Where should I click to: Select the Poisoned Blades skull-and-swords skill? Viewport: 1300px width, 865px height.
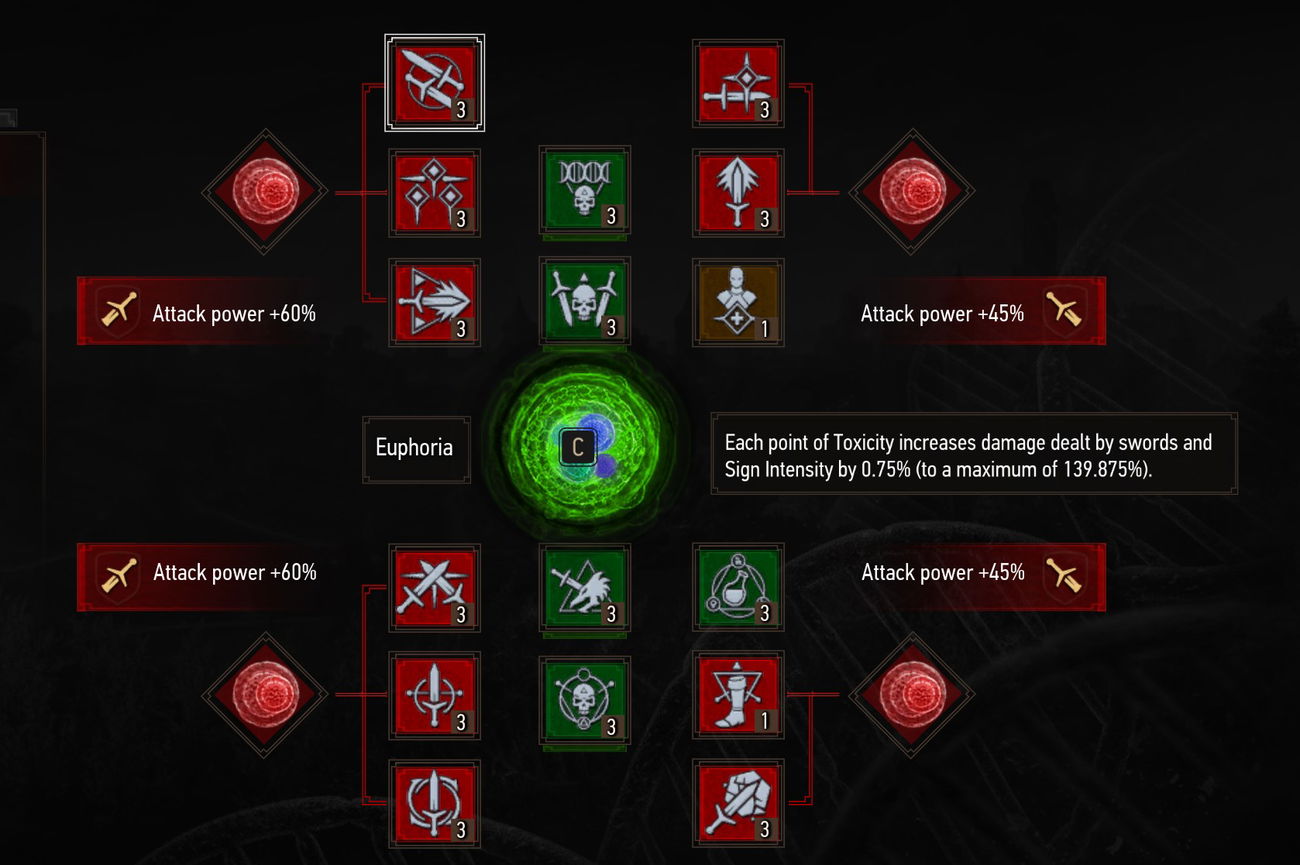point(585,303)
